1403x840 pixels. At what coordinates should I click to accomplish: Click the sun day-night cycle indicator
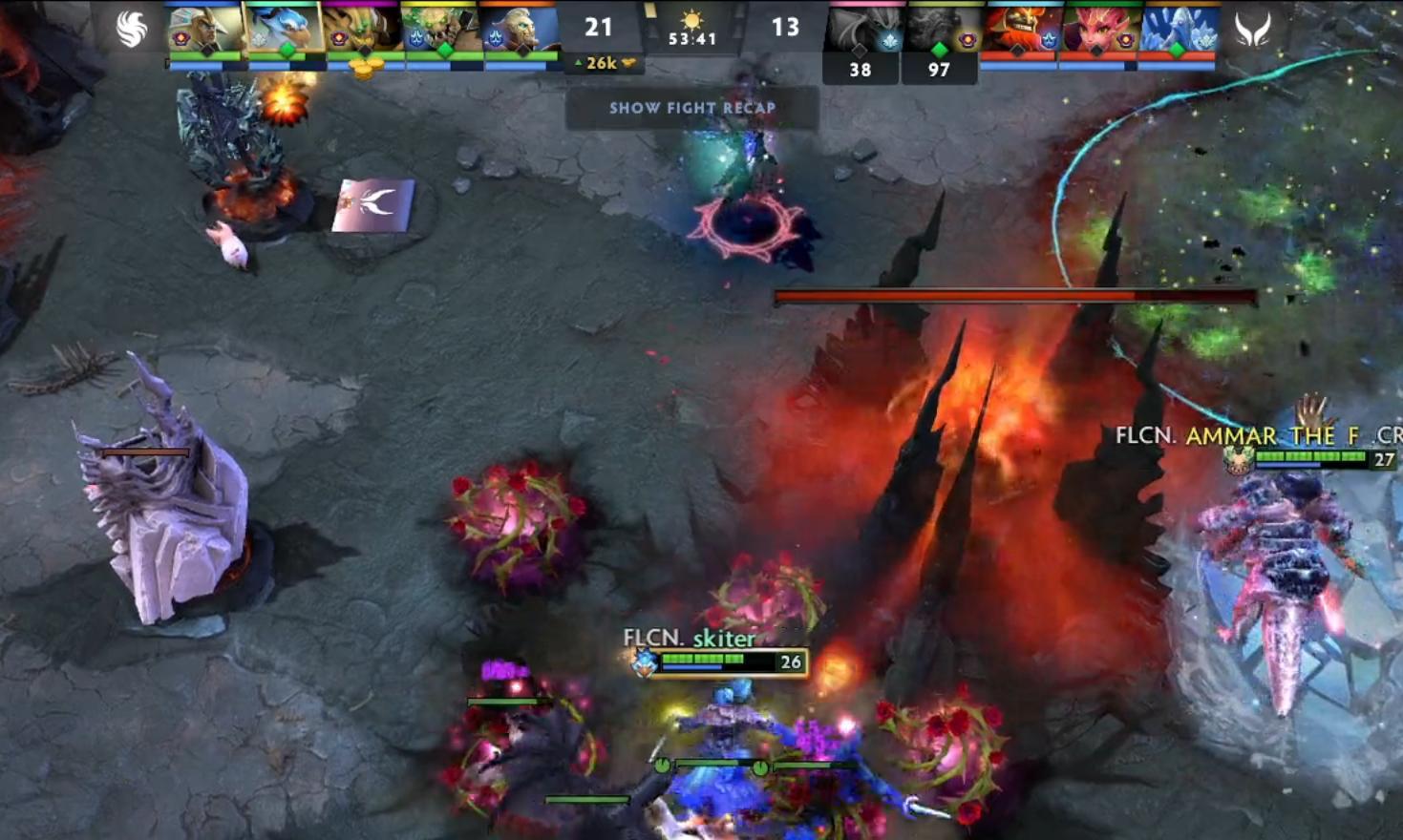(693, 17)
